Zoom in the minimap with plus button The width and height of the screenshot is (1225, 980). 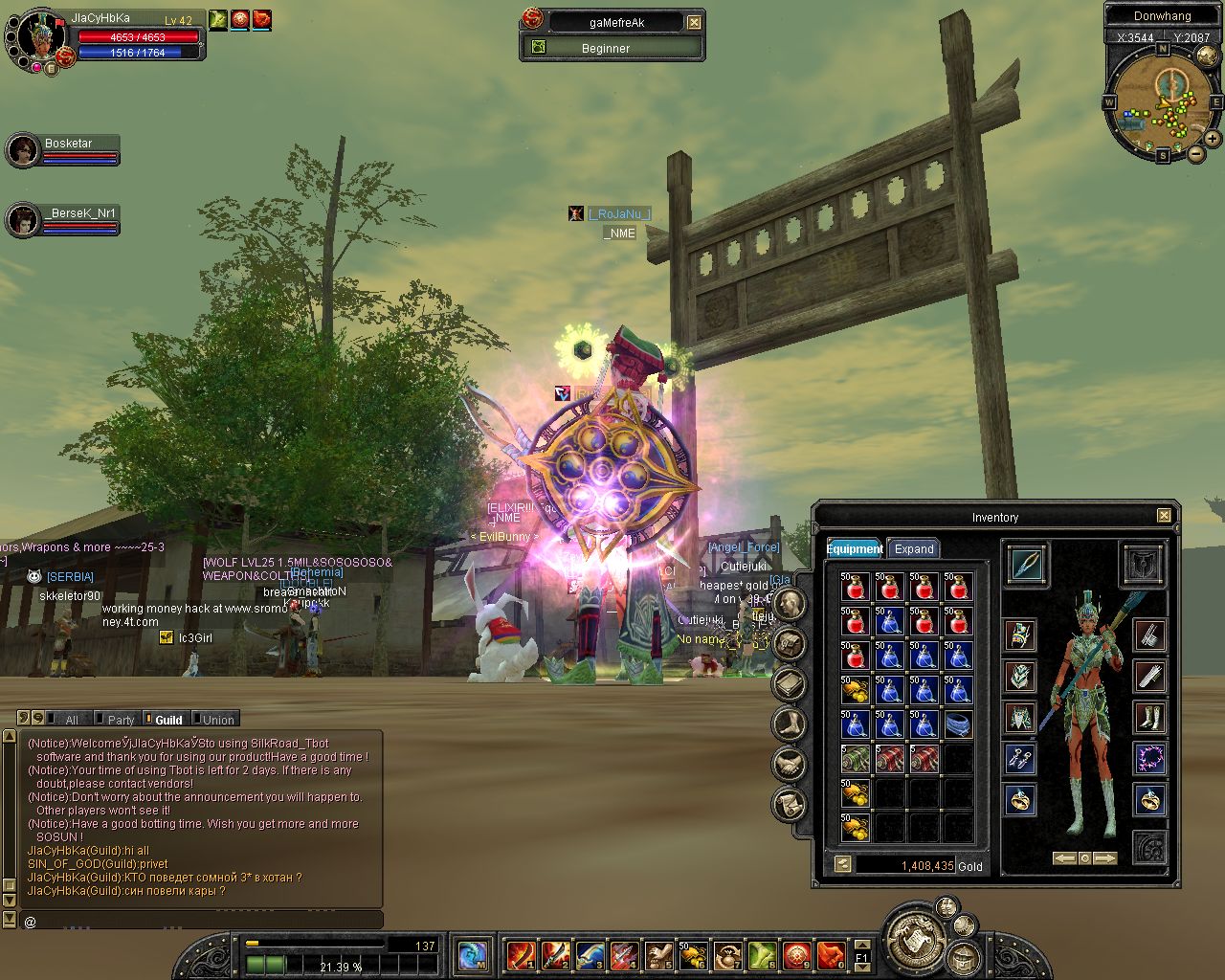(x=1213, y=139)
